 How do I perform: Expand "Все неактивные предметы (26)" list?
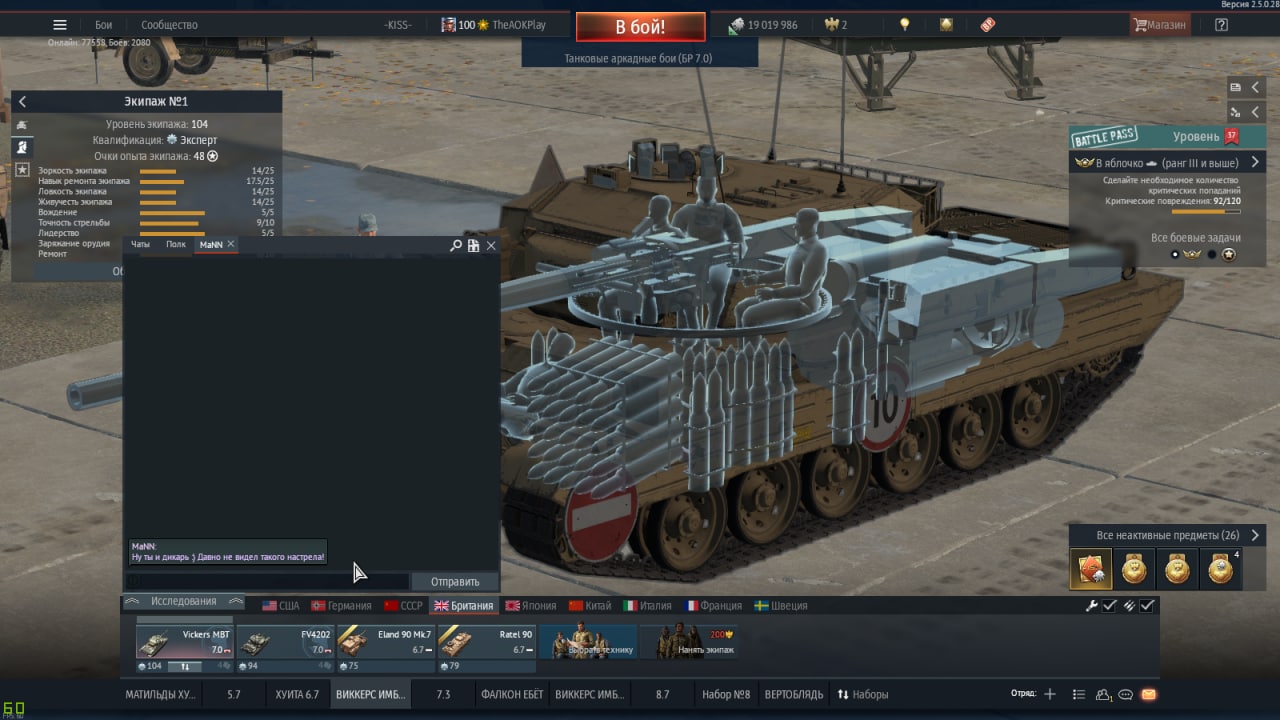(x=1167, y=535)
